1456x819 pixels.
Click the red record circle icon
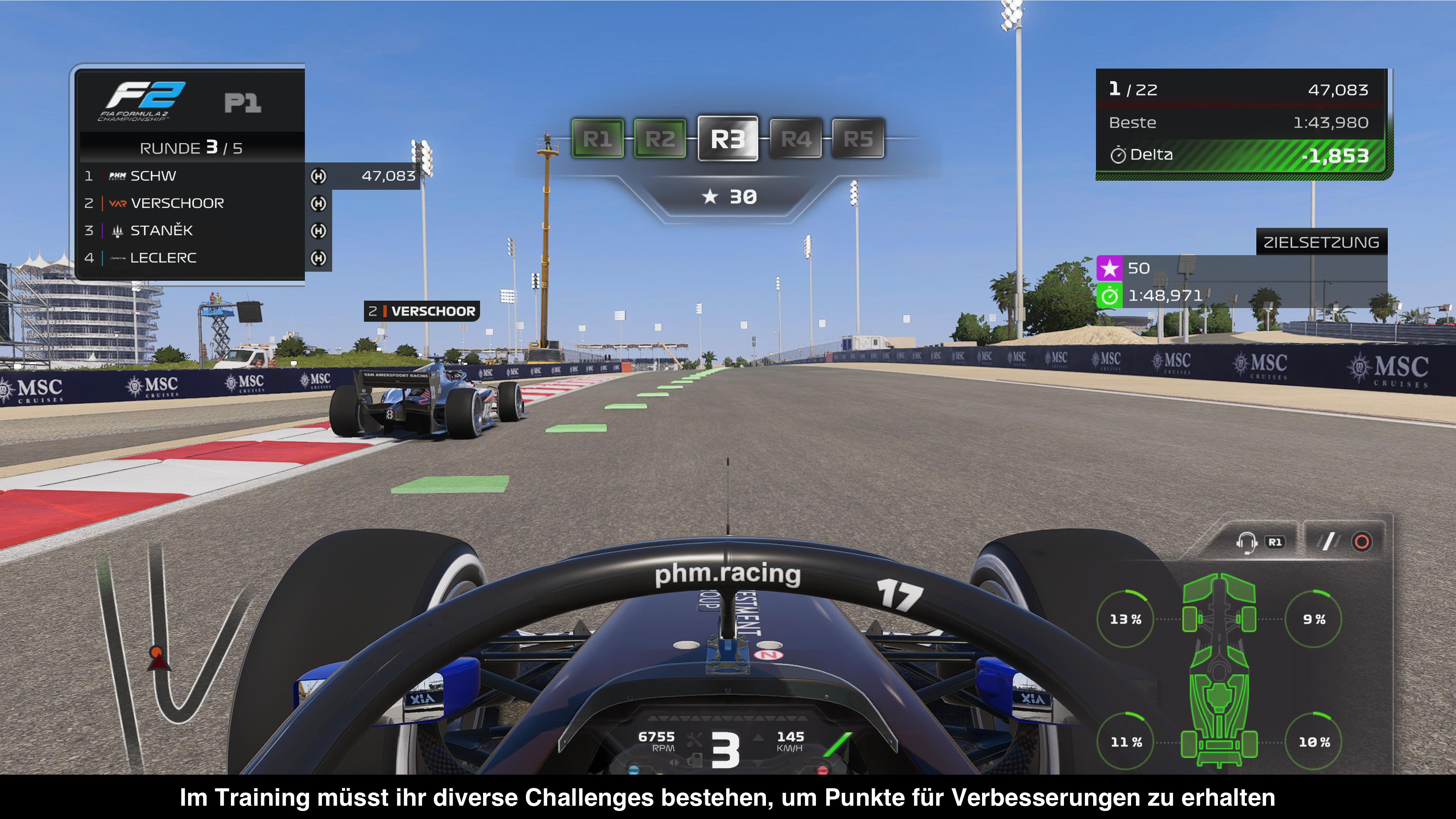(1362, 542)
